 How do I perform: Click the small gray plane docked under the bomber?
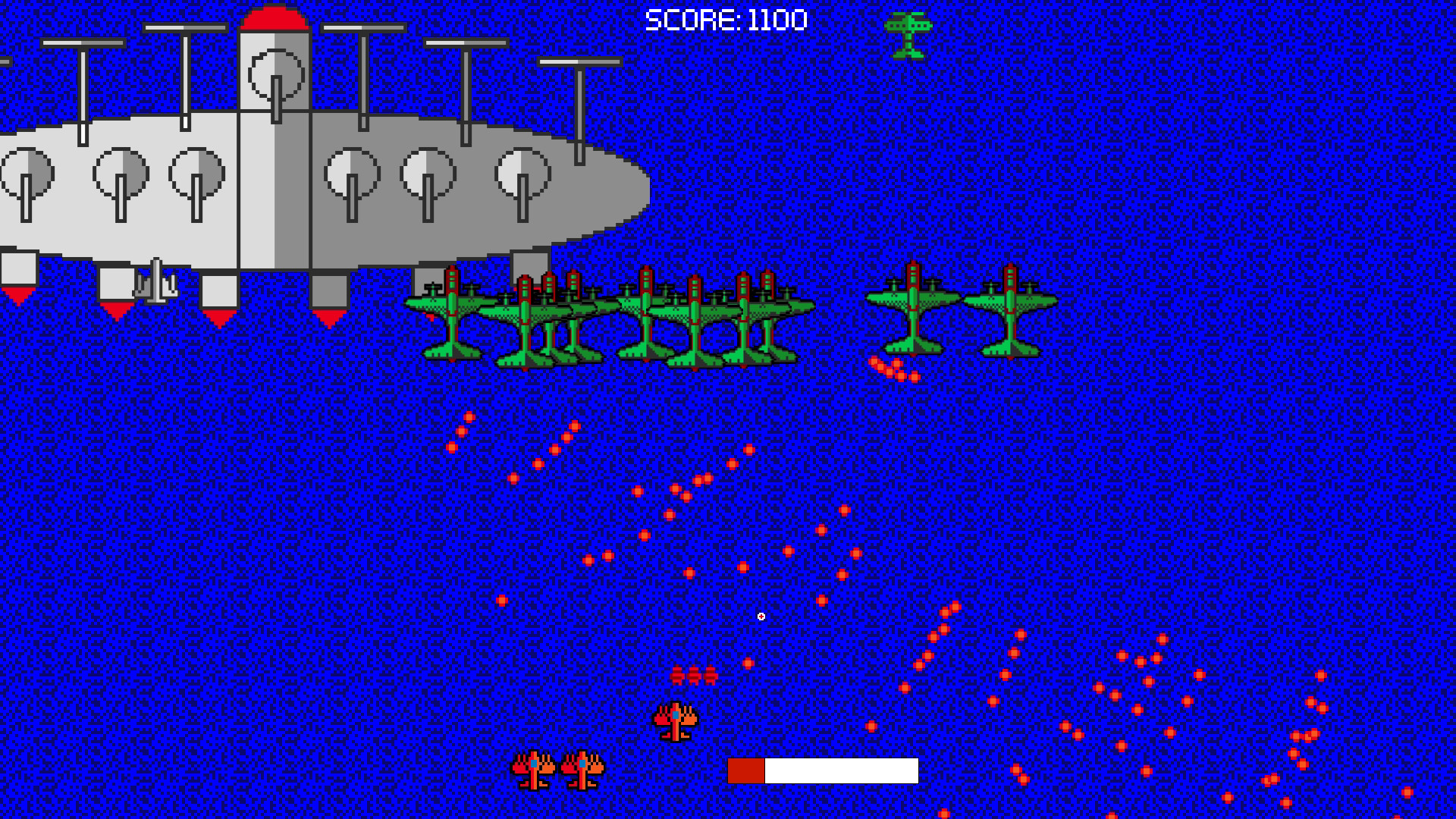click(157, 284)
